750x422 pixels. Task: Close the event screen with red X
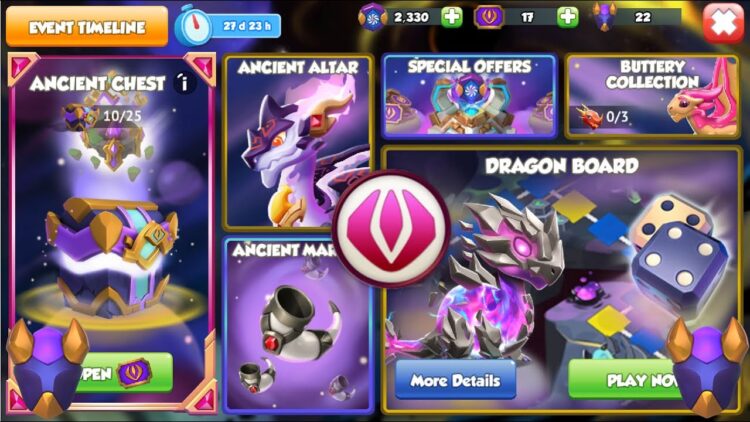click(722, 23)
